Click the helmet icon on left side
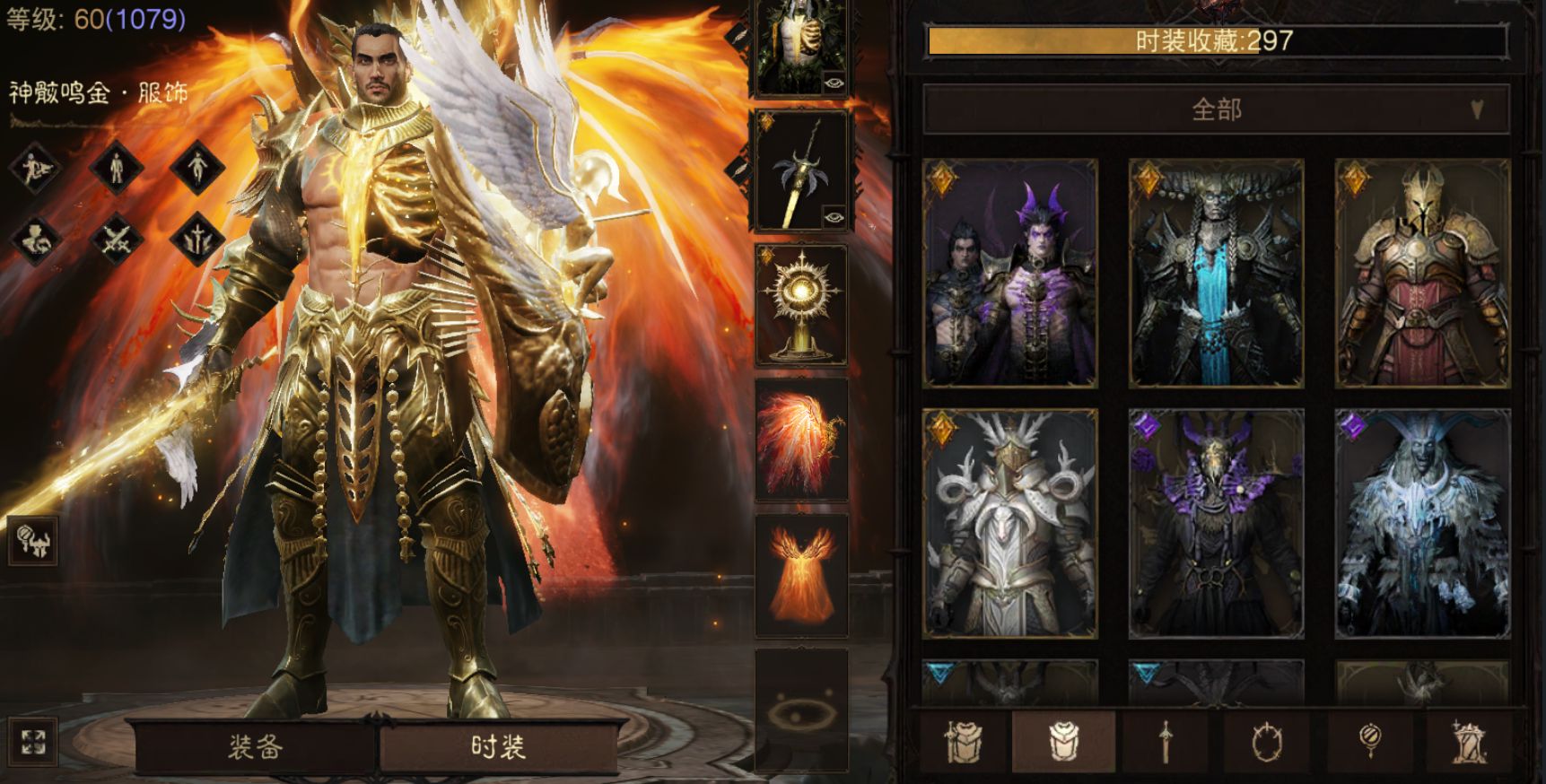This screenshot has height=784, width=1546. (33, 540)
